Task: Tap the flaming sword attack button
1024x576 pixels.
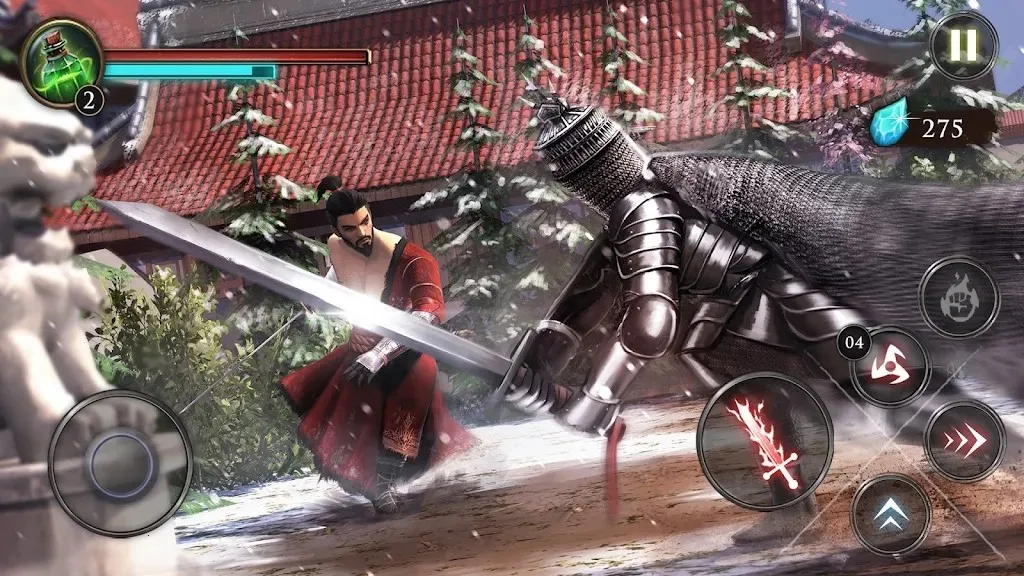Action: (765, 439)
